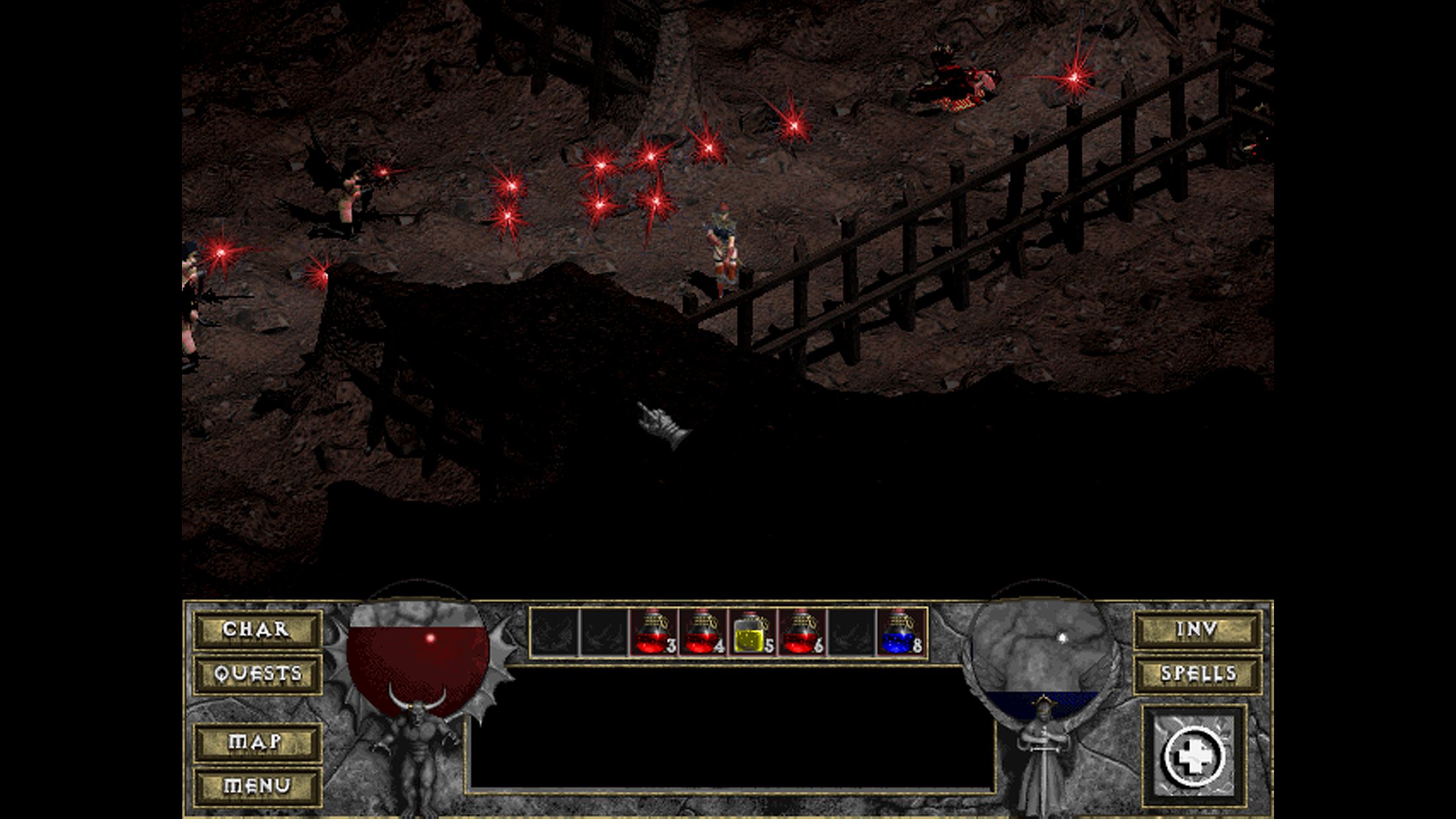Select the healing spell icon
Viewport: 1456px width, 819px height.
pyautogui.click(x=1194, y=757)
